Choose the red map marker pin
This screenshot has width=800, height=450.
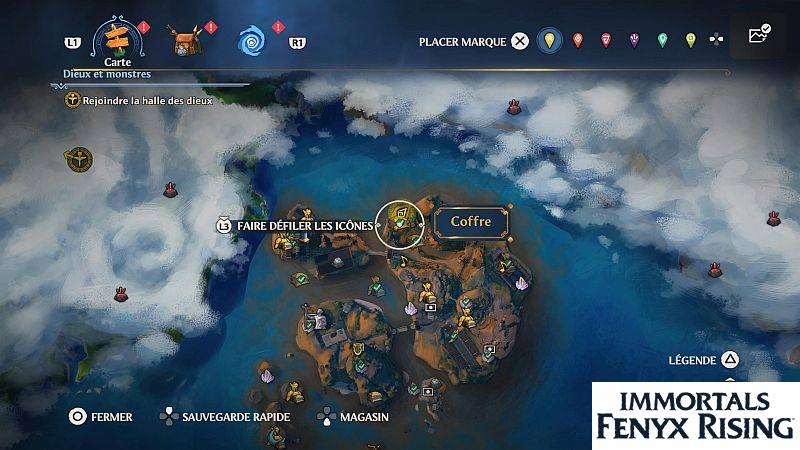(577, 41)
